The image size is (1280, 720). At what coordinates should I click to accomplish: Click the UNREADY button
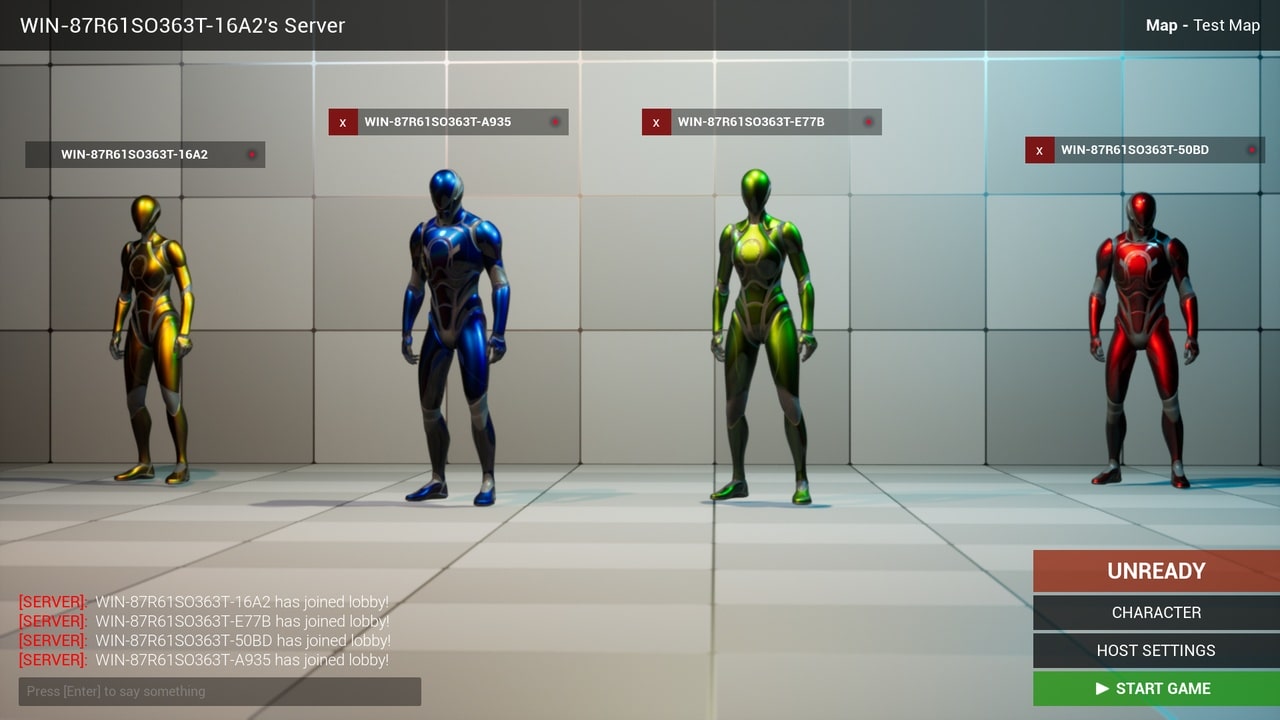1155,571
